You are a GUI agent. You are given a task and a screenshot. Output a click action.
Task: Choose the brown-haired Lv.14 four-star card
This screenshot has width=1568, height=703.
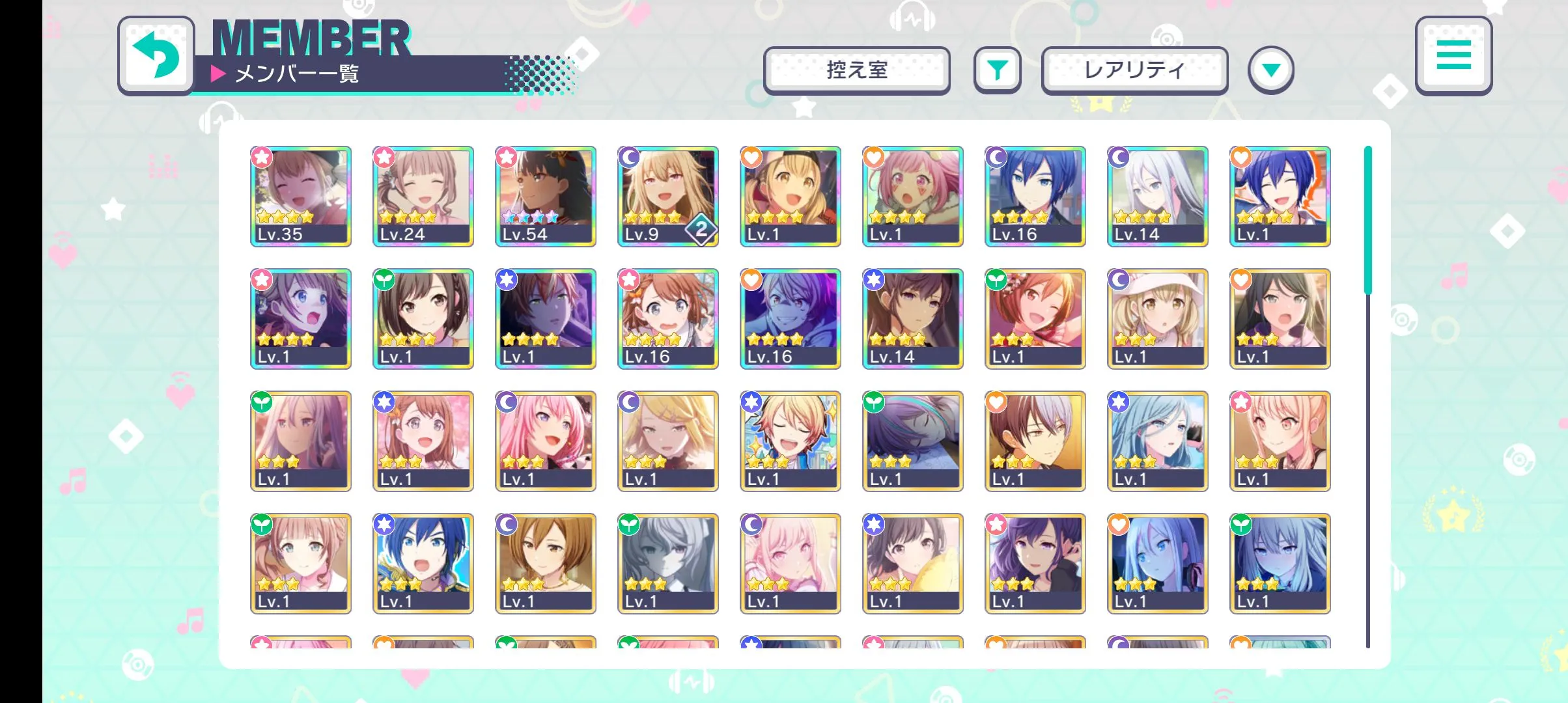click(913, 318)
